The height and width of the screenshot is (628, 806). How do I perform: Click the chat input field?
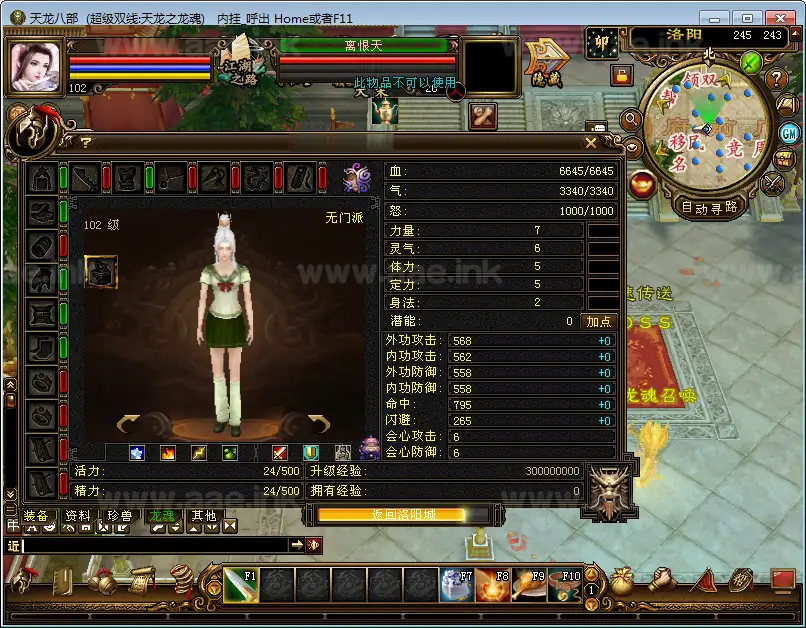(x=150, y=545)
